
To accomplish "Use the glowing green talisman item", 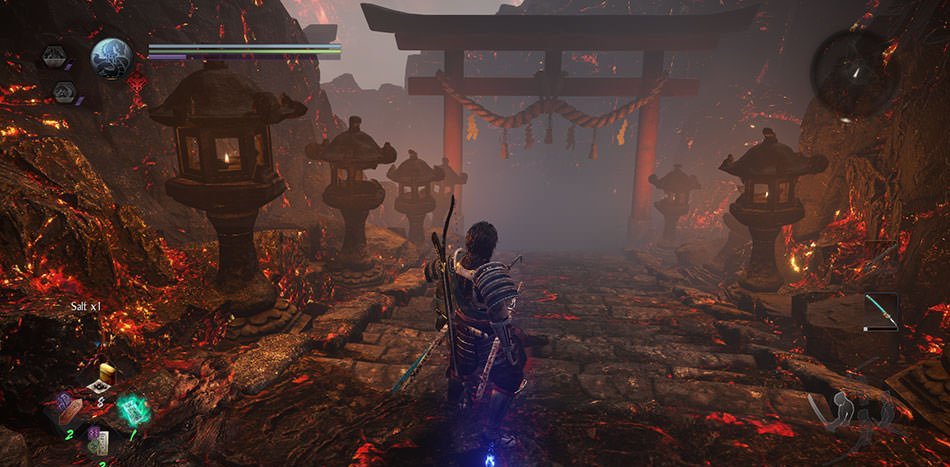I will [x=133, y=409].
